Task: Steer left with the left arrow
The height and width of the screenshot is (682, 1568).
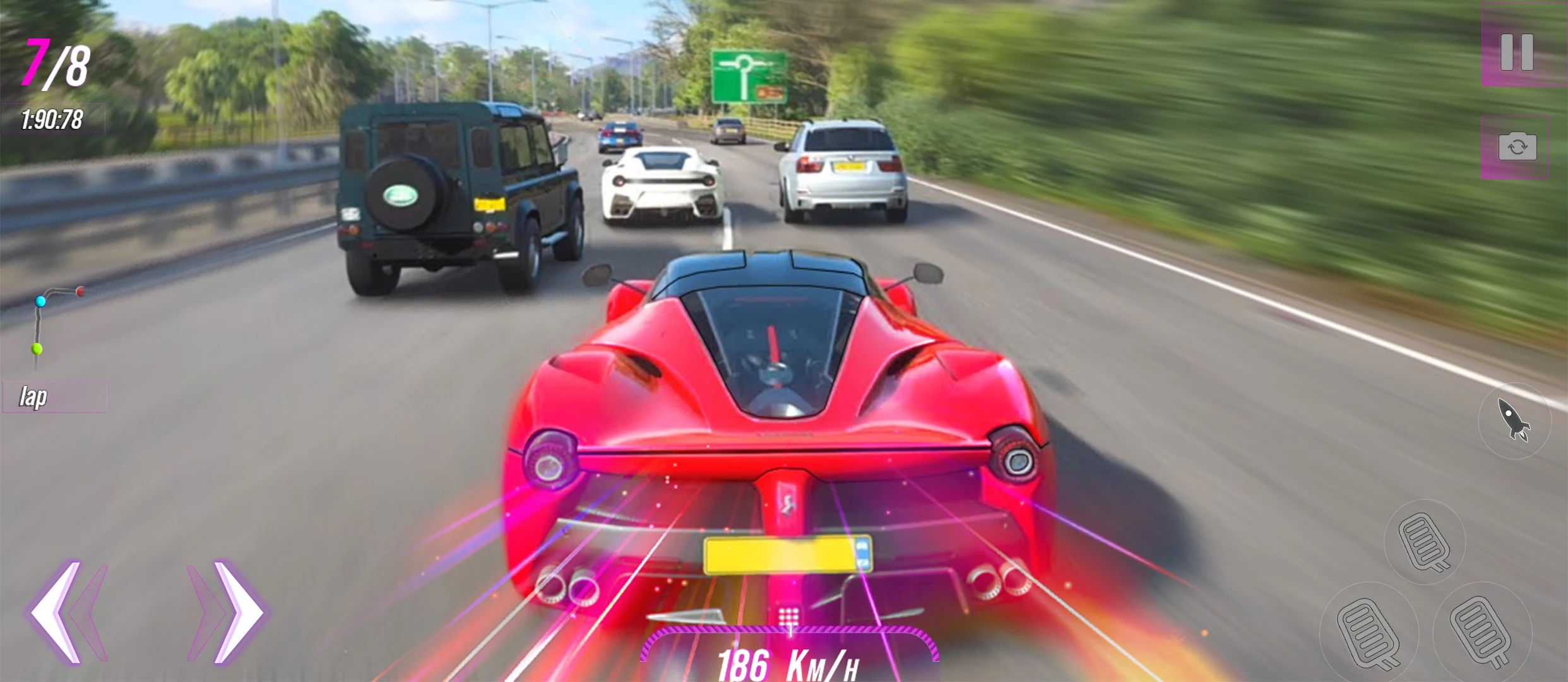Action: tap(63, 611)
